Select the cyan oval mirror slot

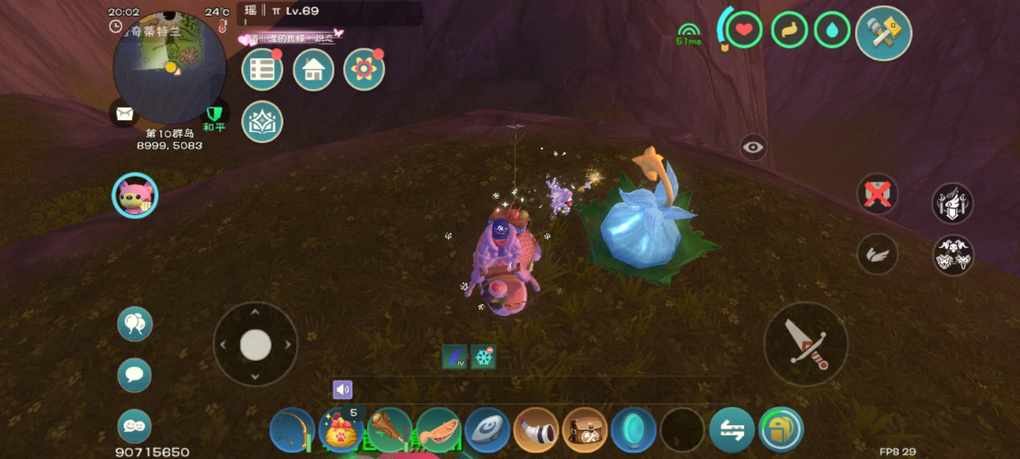(x=633, y=431)
